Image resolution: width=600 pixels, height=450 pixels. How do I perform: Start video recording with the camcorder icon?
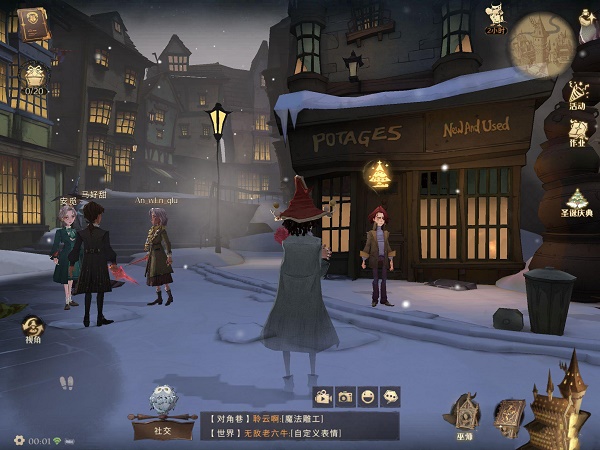(323, 396)
